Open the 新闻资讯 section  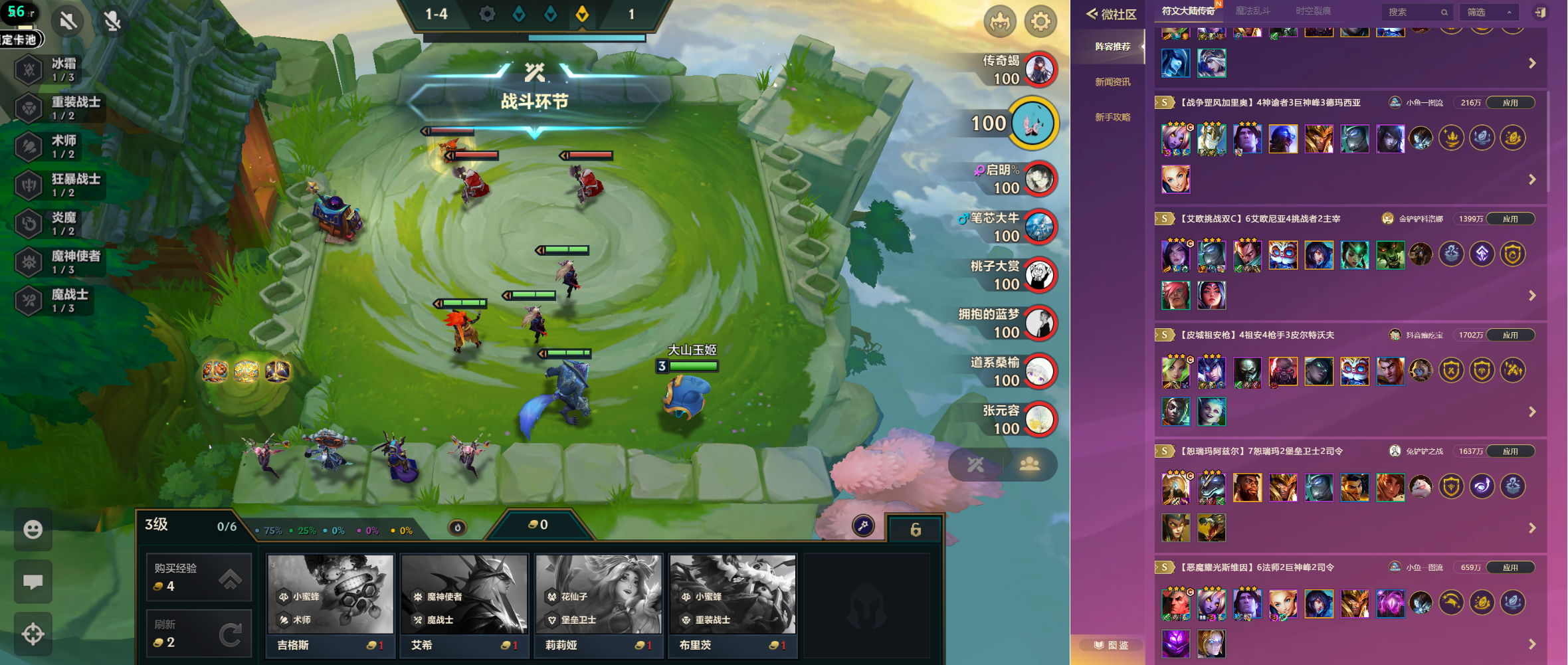(x=1112, y=82)
